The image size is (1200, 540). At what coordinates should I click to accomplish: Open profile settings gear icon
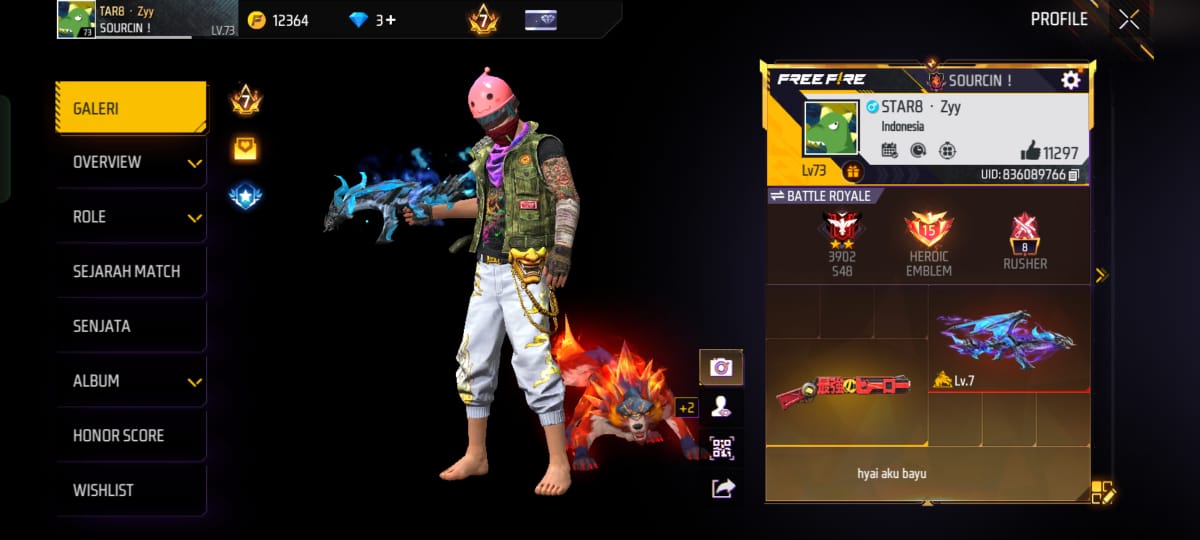[x=1071, y=80]
